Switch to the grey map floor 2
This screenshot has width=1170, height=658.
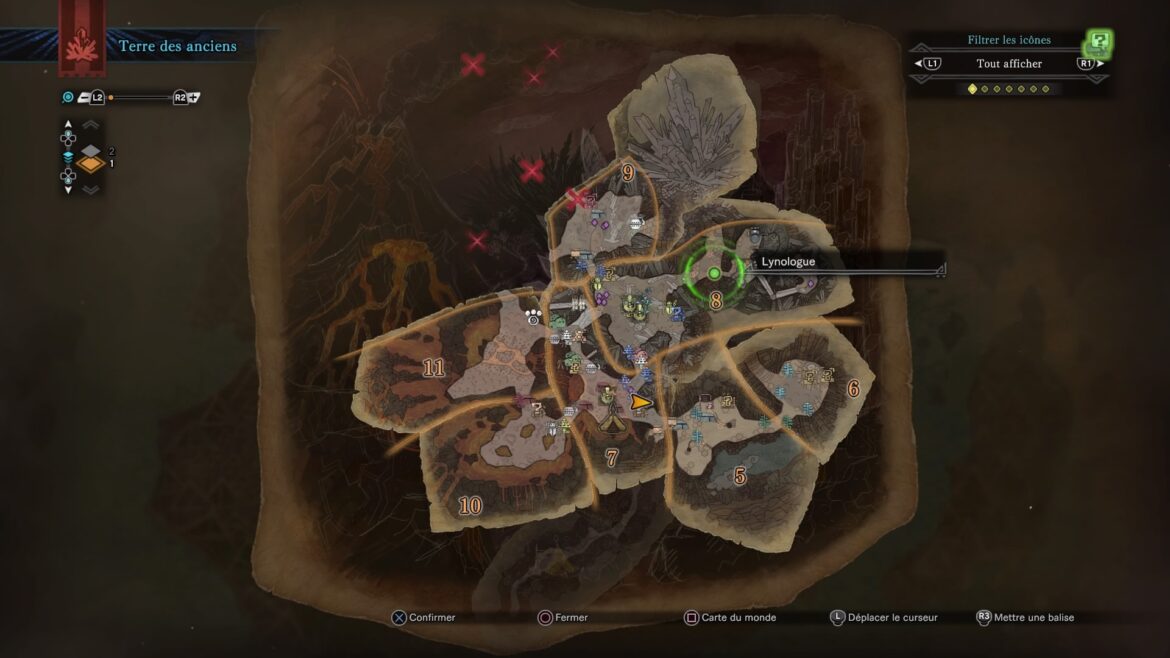92,150
